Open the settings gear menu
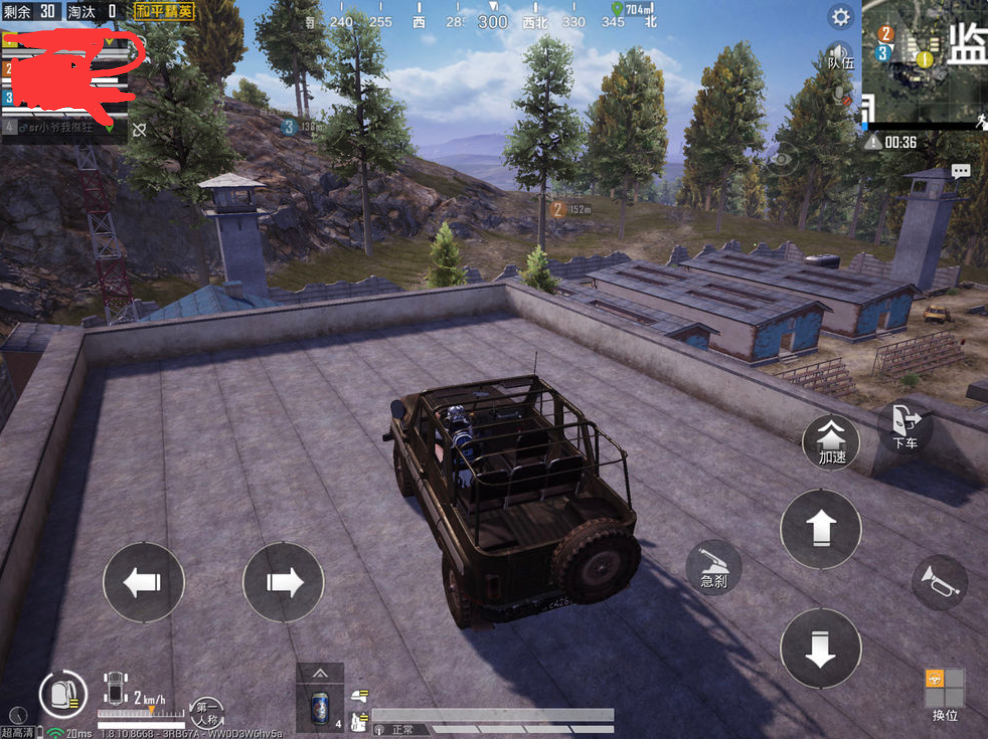The image size is (988, 739). tap(841, 17)
